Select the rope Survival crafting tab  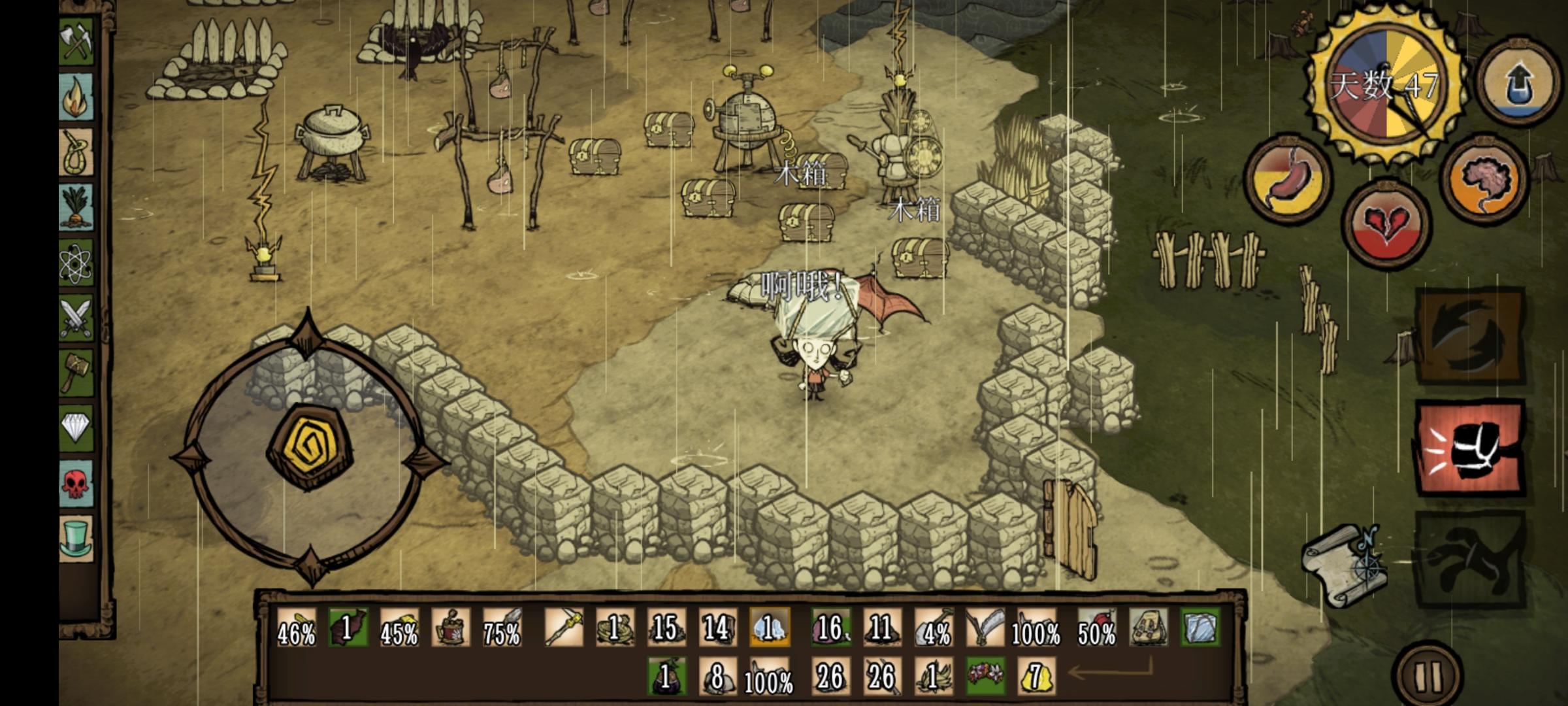pos(77,152)
